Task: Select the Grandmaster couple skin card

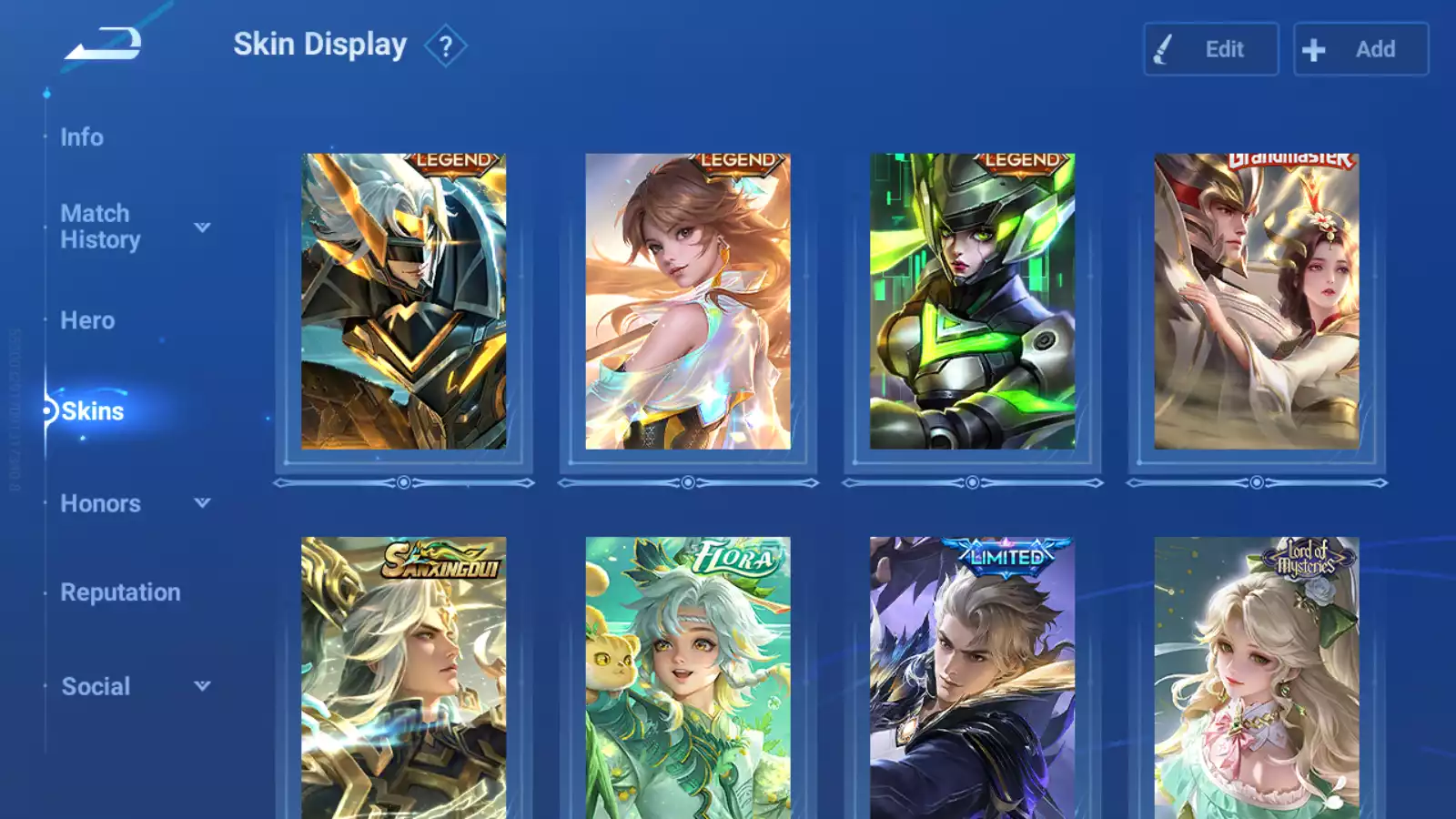Action: pos(1256,301)
